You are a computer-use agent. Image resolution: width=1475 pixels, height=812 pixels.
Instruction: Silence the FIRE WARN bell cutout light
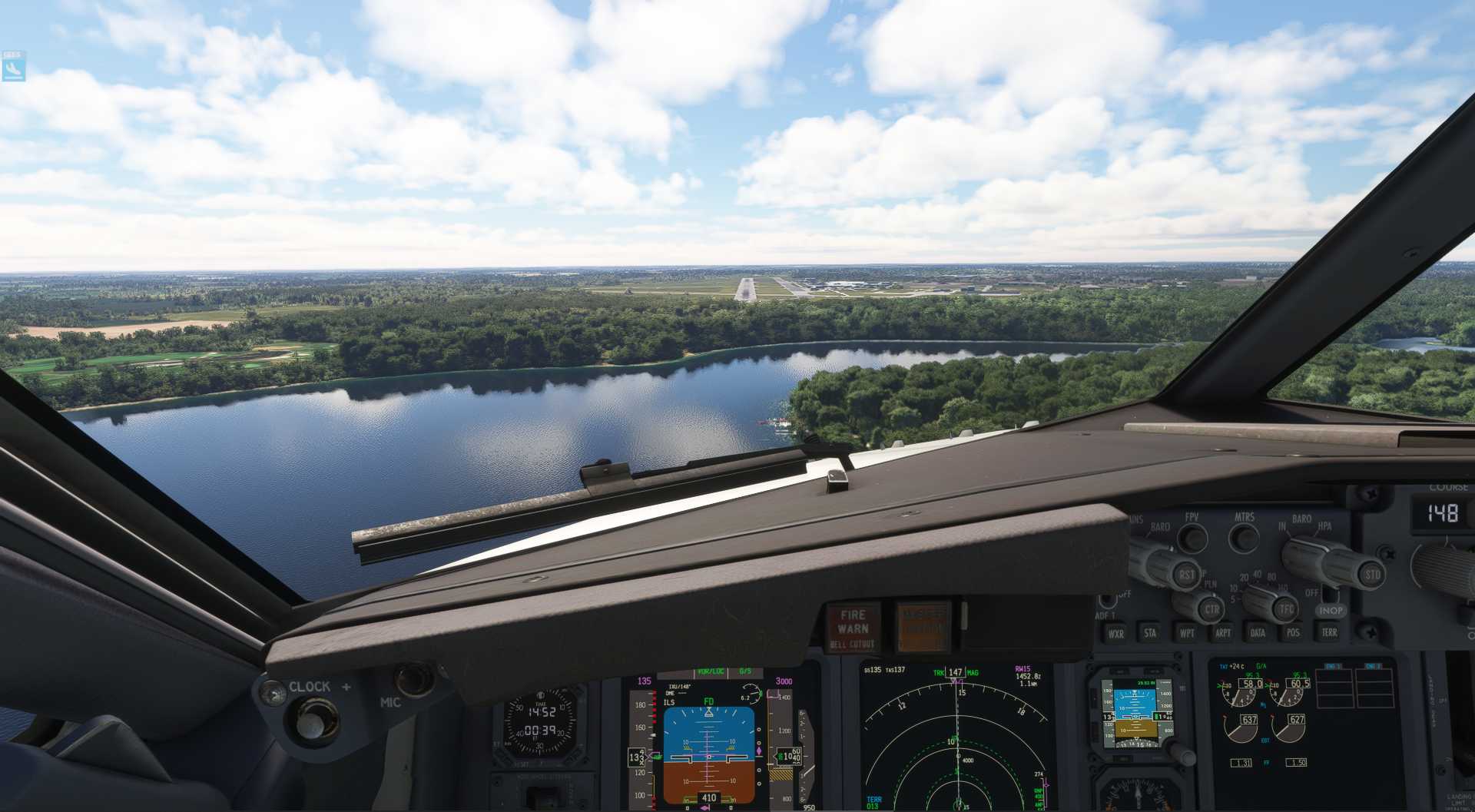click(x=853, y=628)
